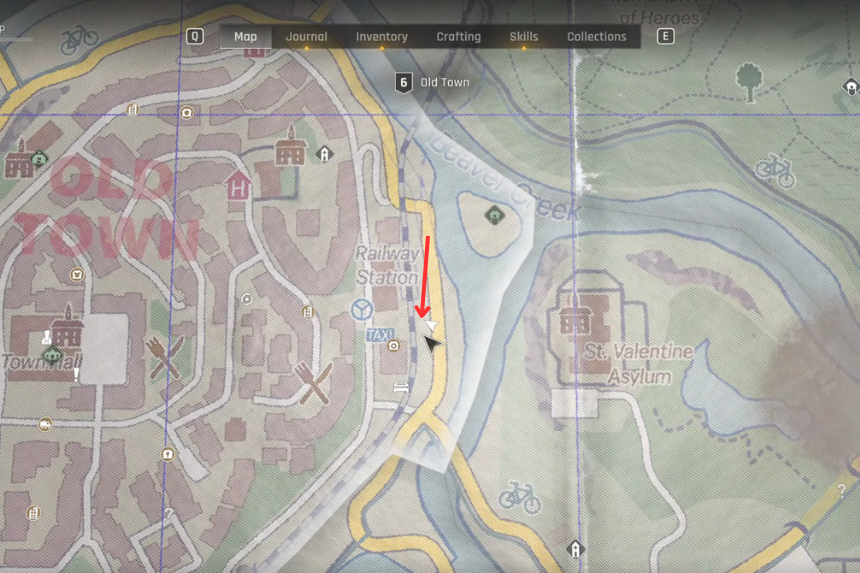Switch to the Journal tab
Screen dimensions: 860x573
(x=306, y=37)
